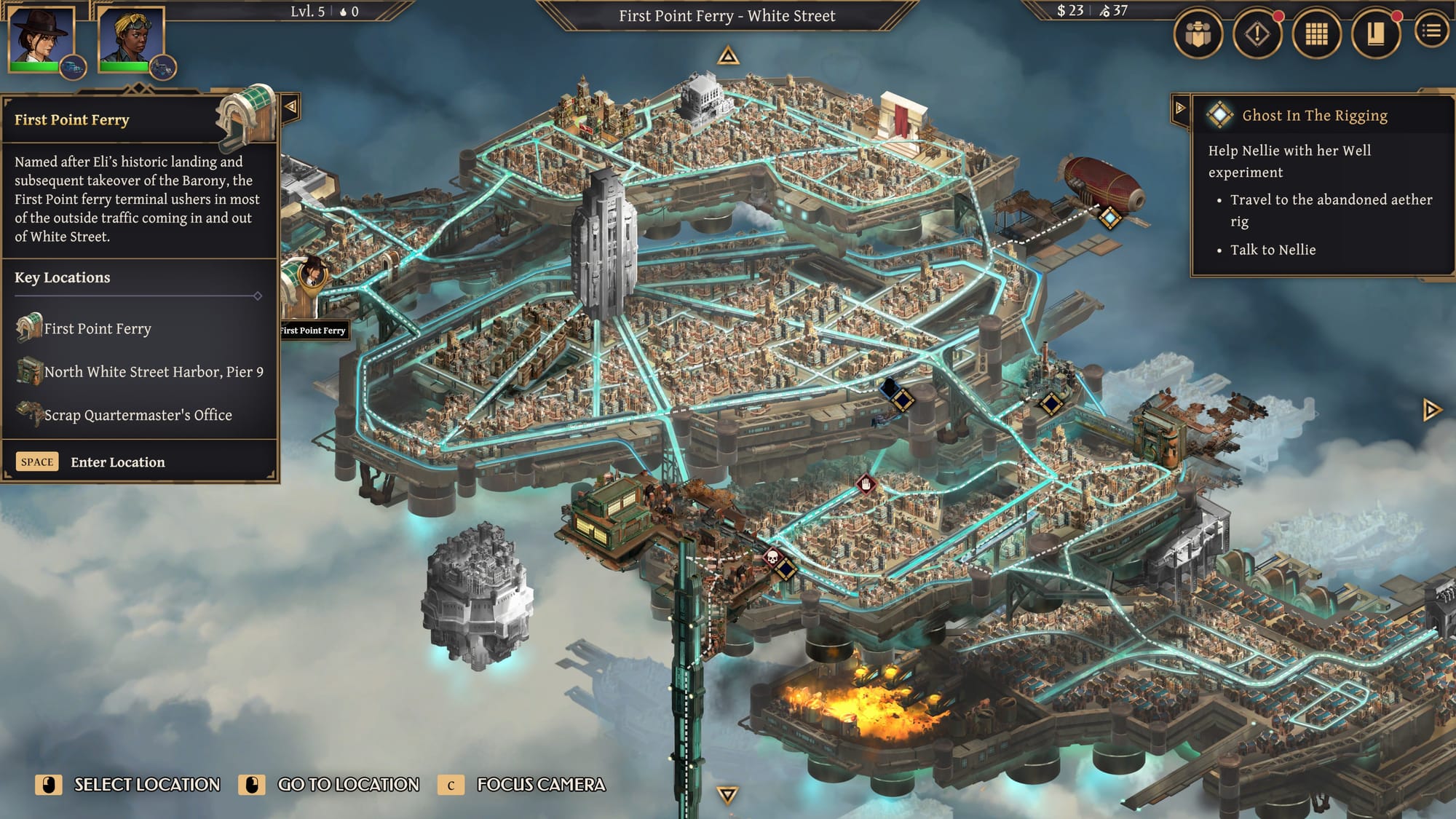Select the fedora-wearing character portrait
The image size is (1456, 819).
pos(41,36)
